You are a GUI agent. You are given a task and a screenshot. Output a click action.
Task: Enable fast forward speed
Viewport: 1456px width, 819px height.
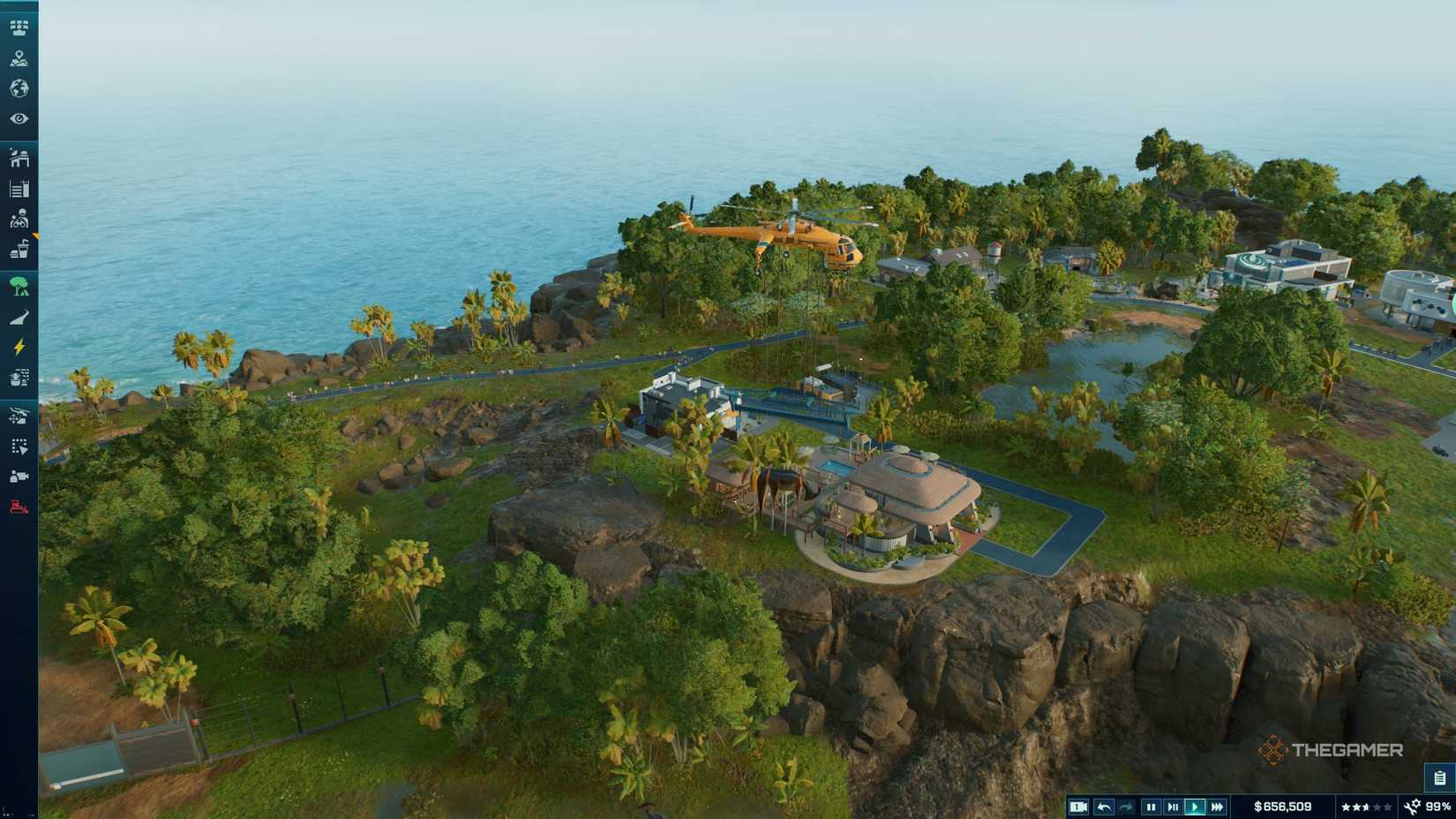(x=1217, y=806)
